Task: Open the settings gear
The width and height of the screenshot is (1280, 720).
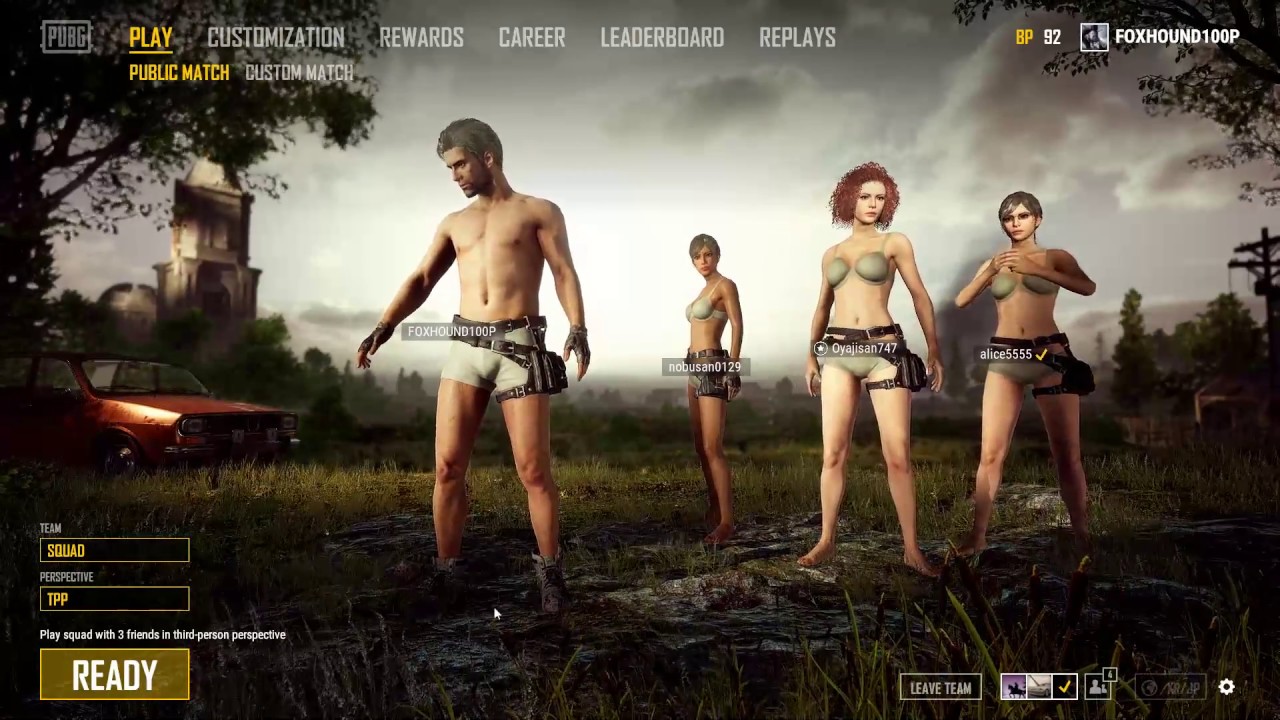Action: pos(1227,687)
